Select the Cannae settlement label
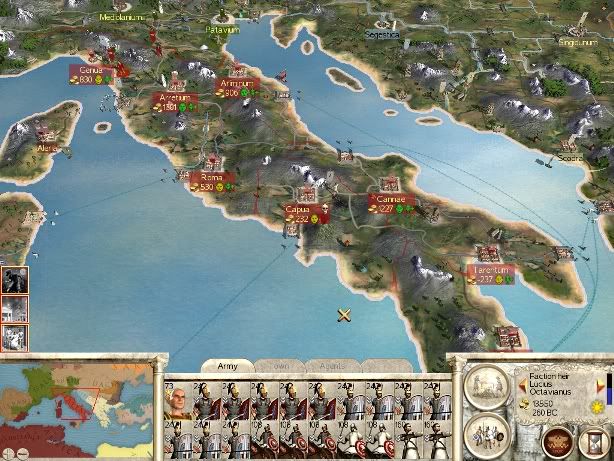 391,199
